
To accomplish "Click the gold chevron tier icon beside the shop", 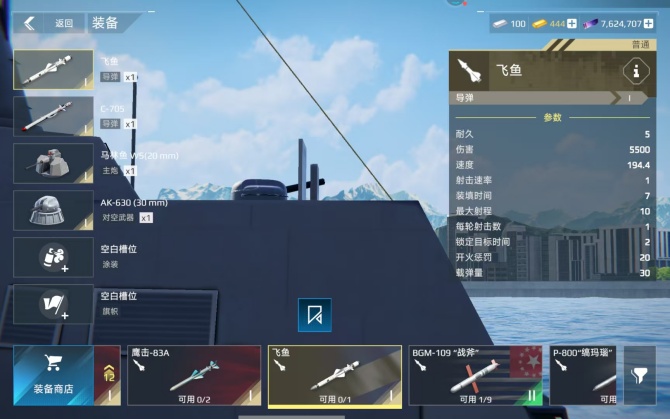I will [x=111, y=376].
